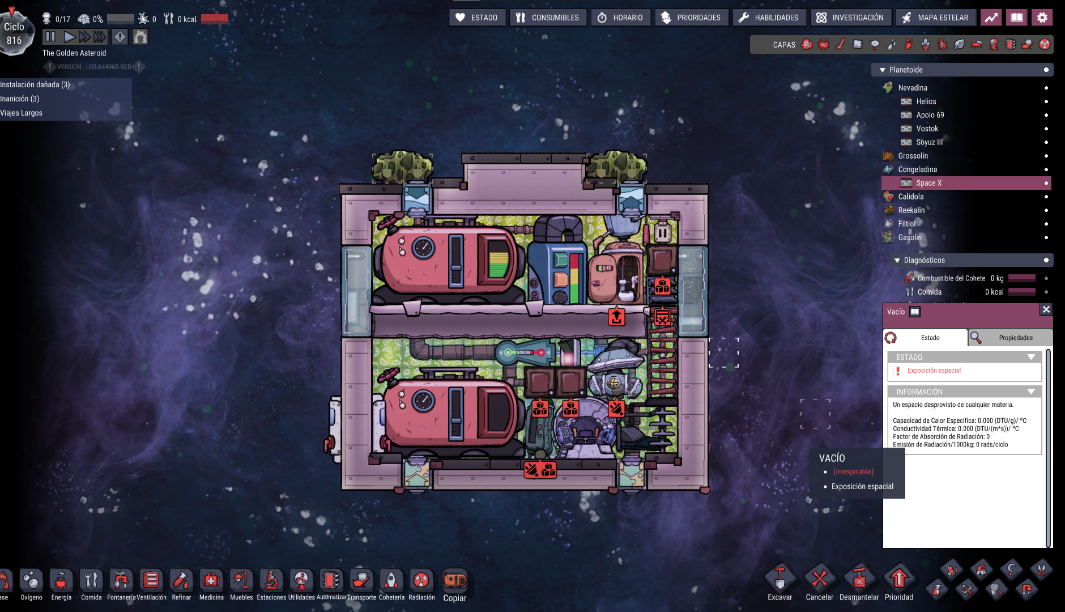
Task: Open the Investigación research screen
Action: pos(850,17)
